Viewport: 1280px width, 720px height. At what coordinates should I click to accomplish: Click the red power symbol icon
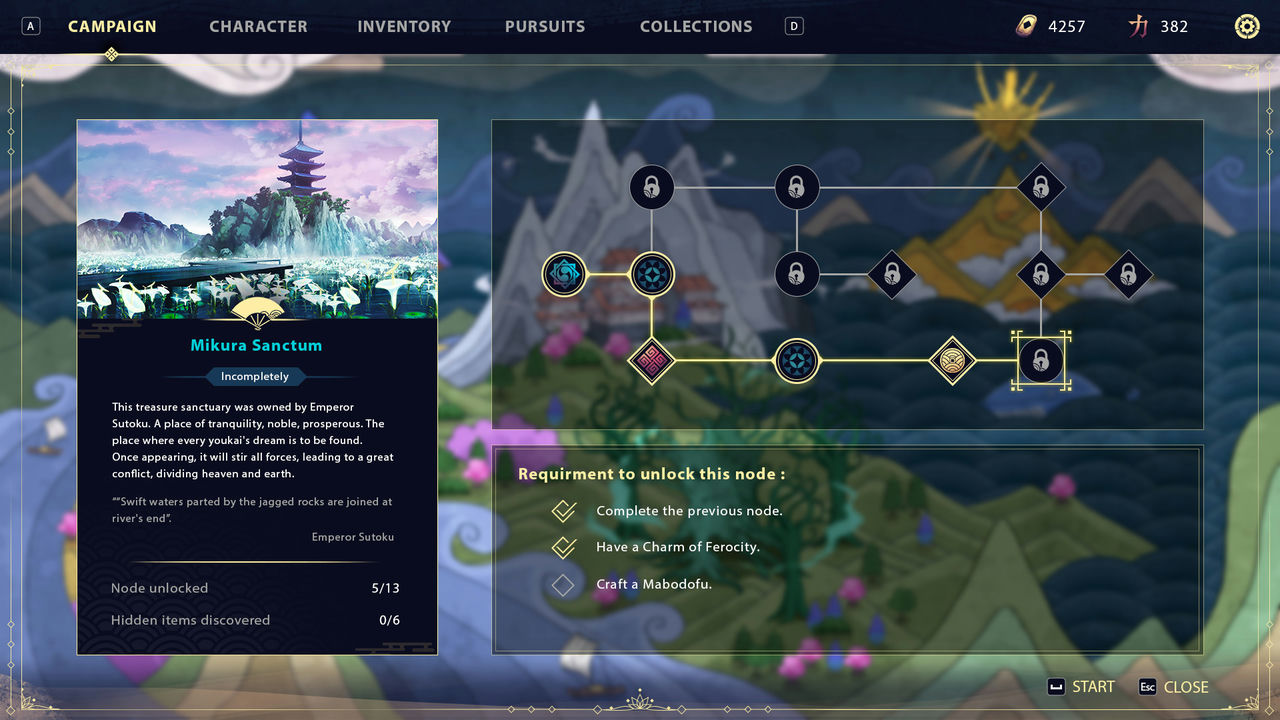[1138, 26]
